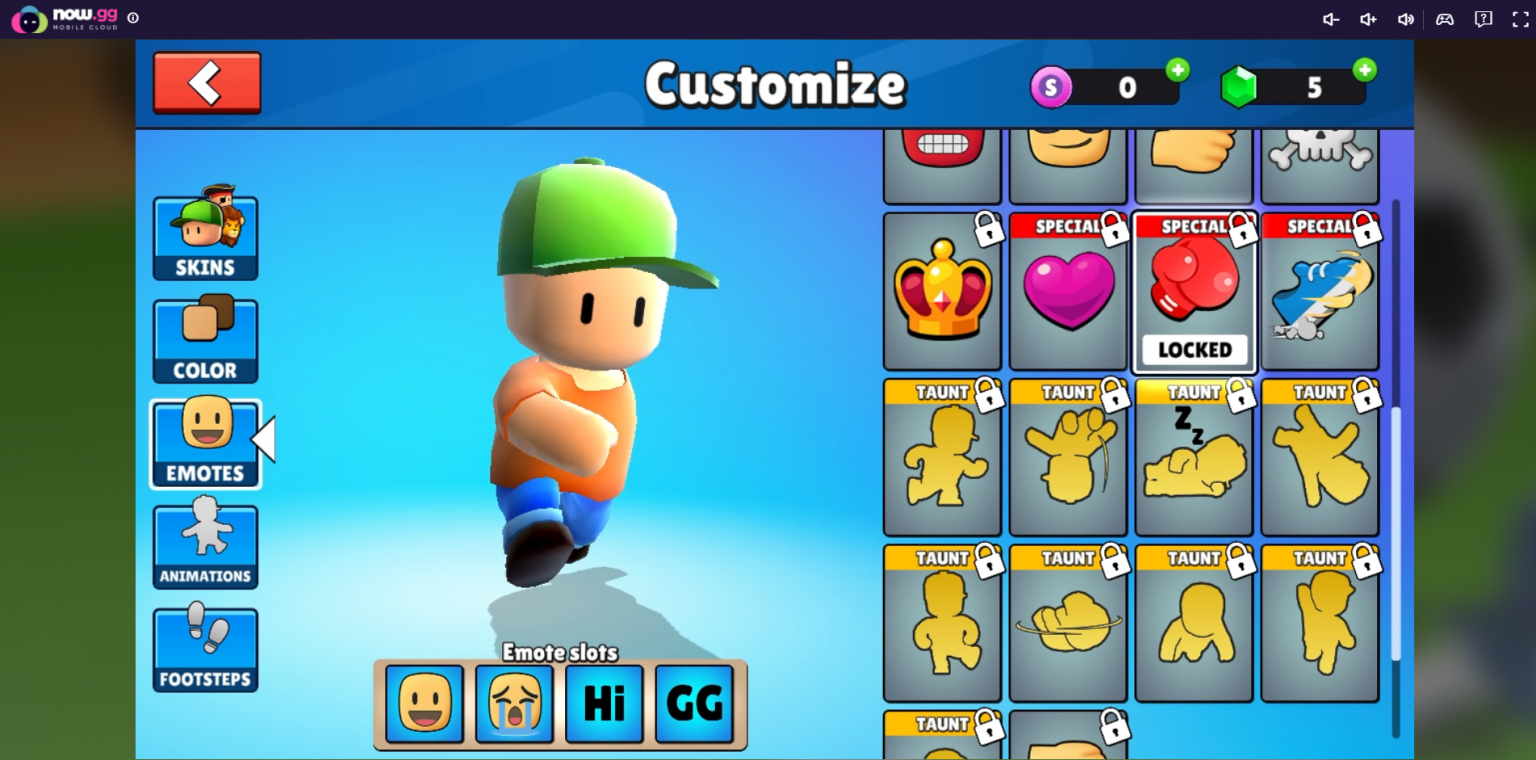
Task: Open the help and feedback dialog
Action: click(x=1482, y=19)
